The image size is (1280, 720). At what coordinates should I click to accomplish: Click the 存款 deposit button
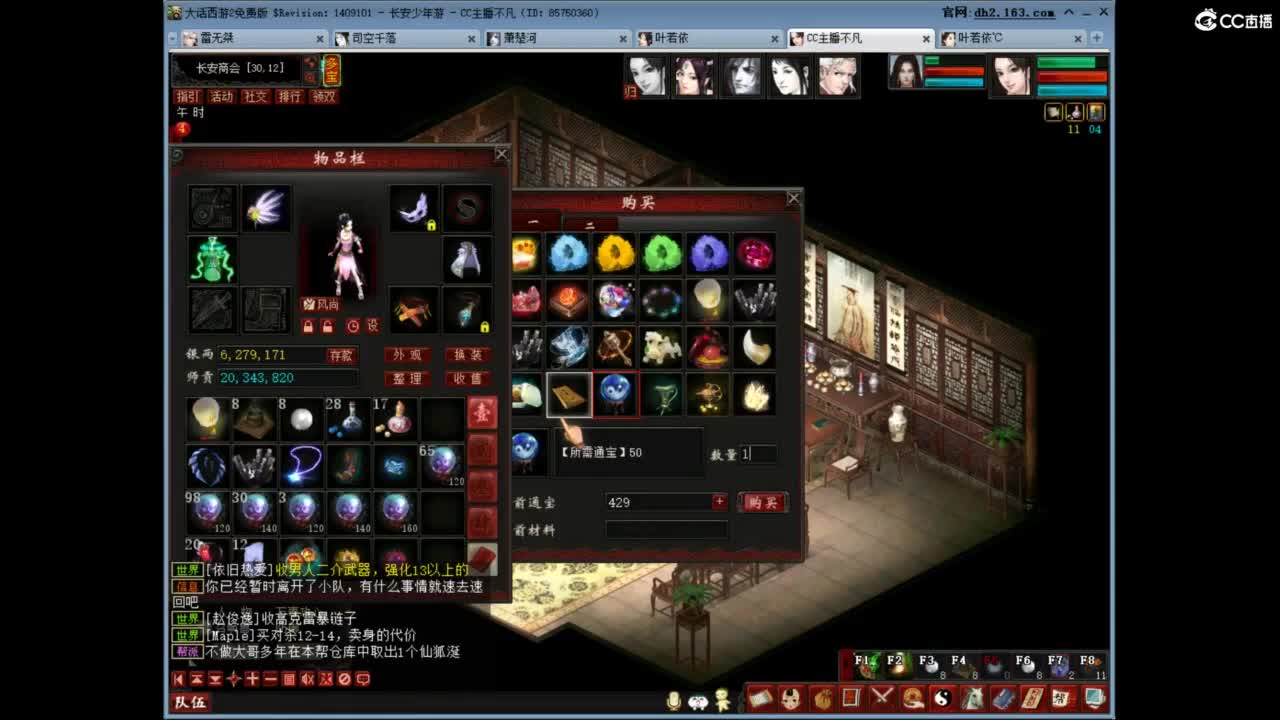(x=340, y=354)
